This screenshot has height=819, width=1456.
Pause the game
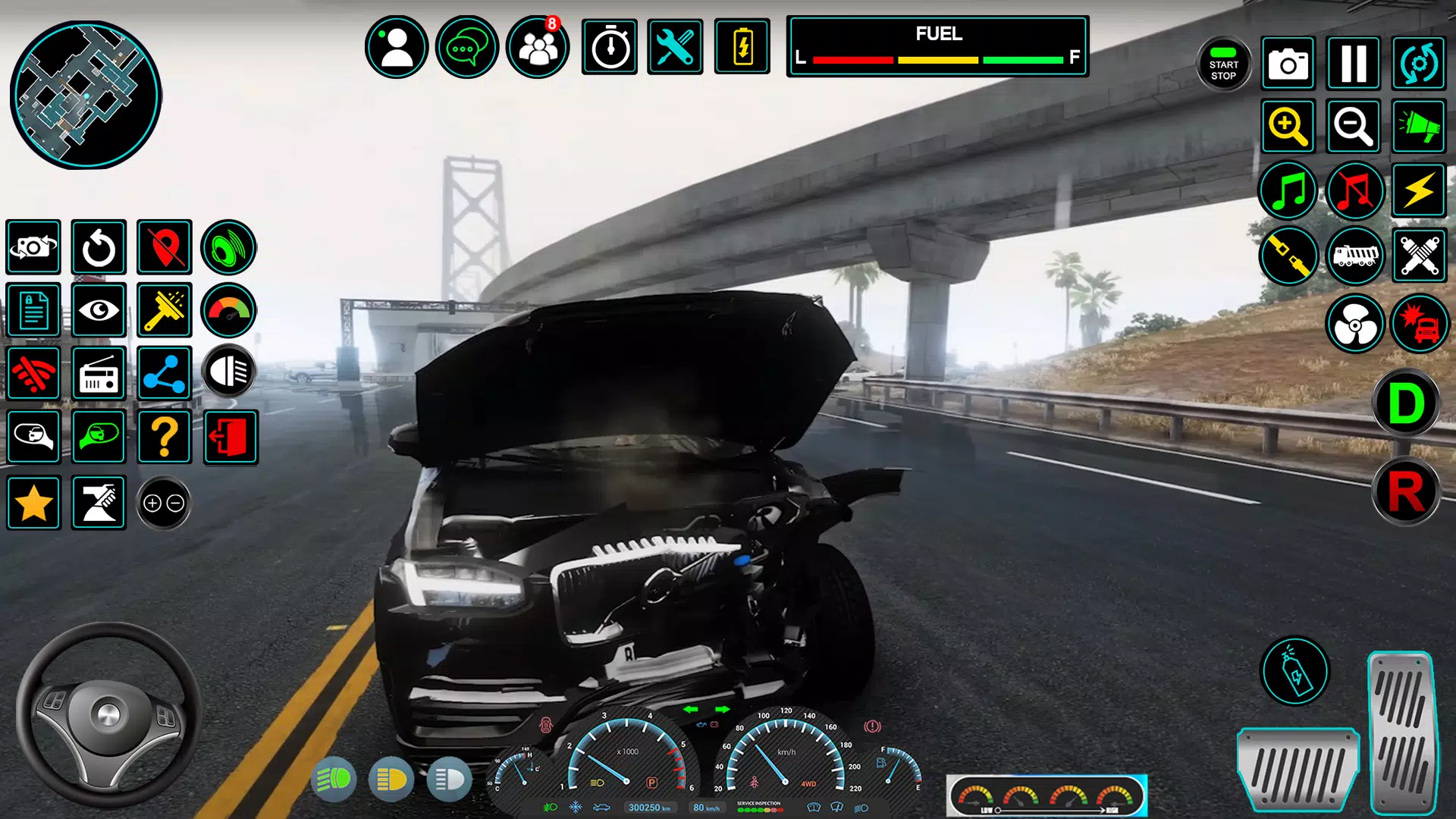pyautogui.click(x=1354, y=64)
